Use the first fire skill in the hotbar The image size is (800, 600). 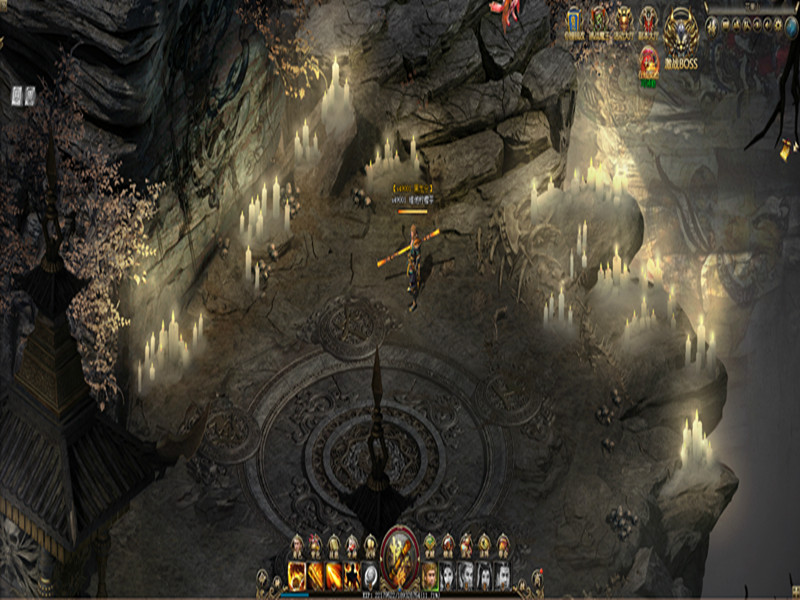point(297,574)
